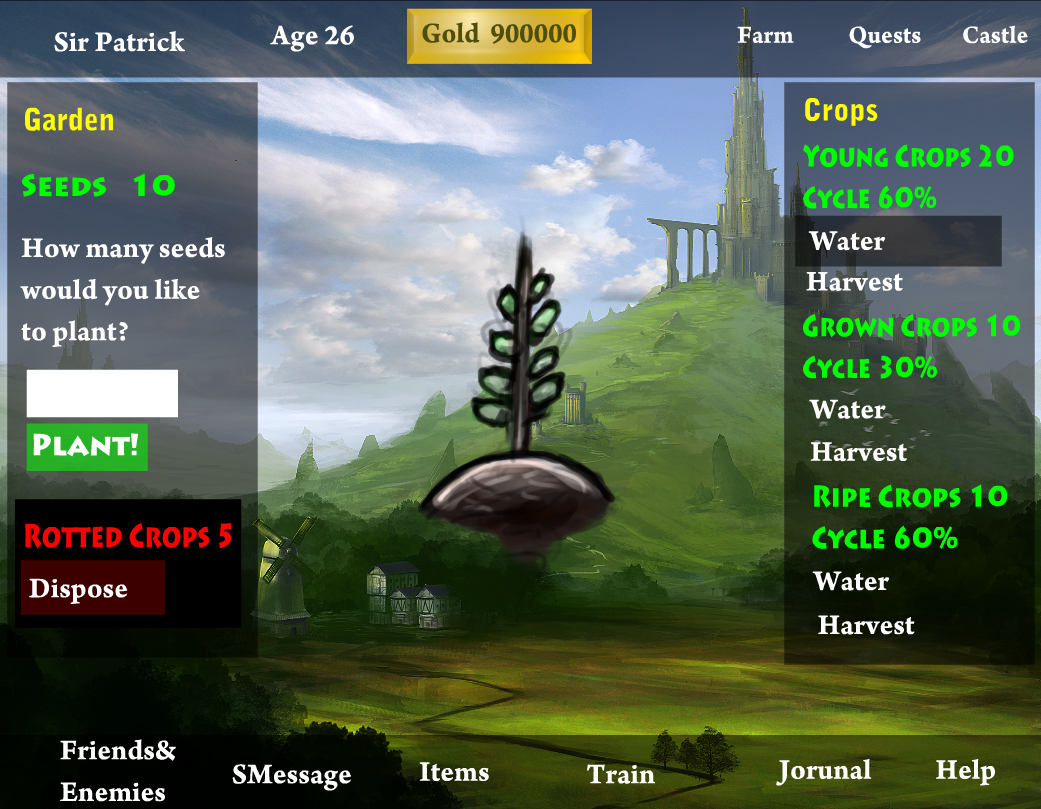
Task: Harvest the Grown Crops
Action: click(x=858, y=452)
